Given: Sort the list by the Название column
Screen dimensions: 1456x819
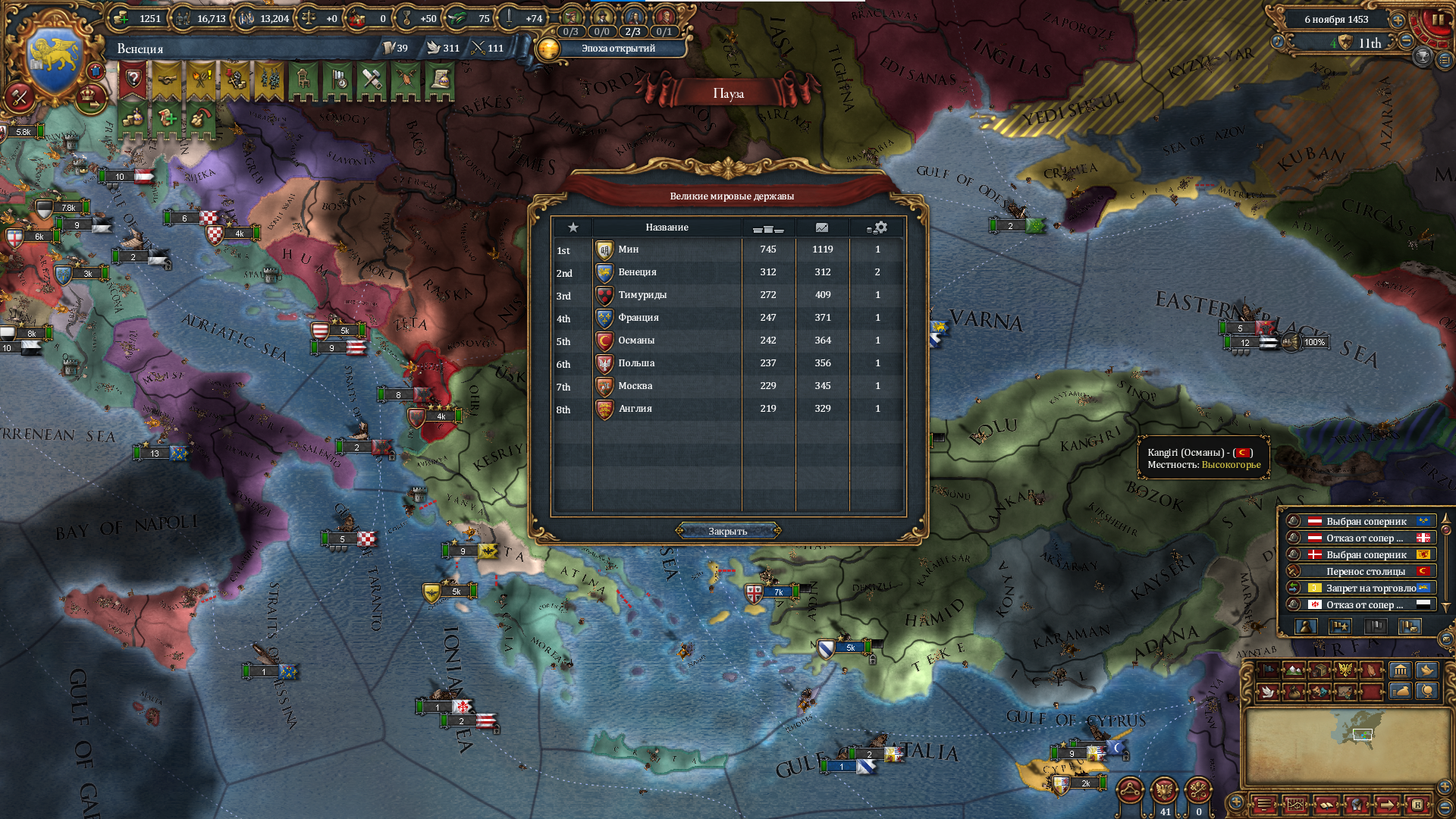Looking at the screenshot, I should tap(667, 227).
